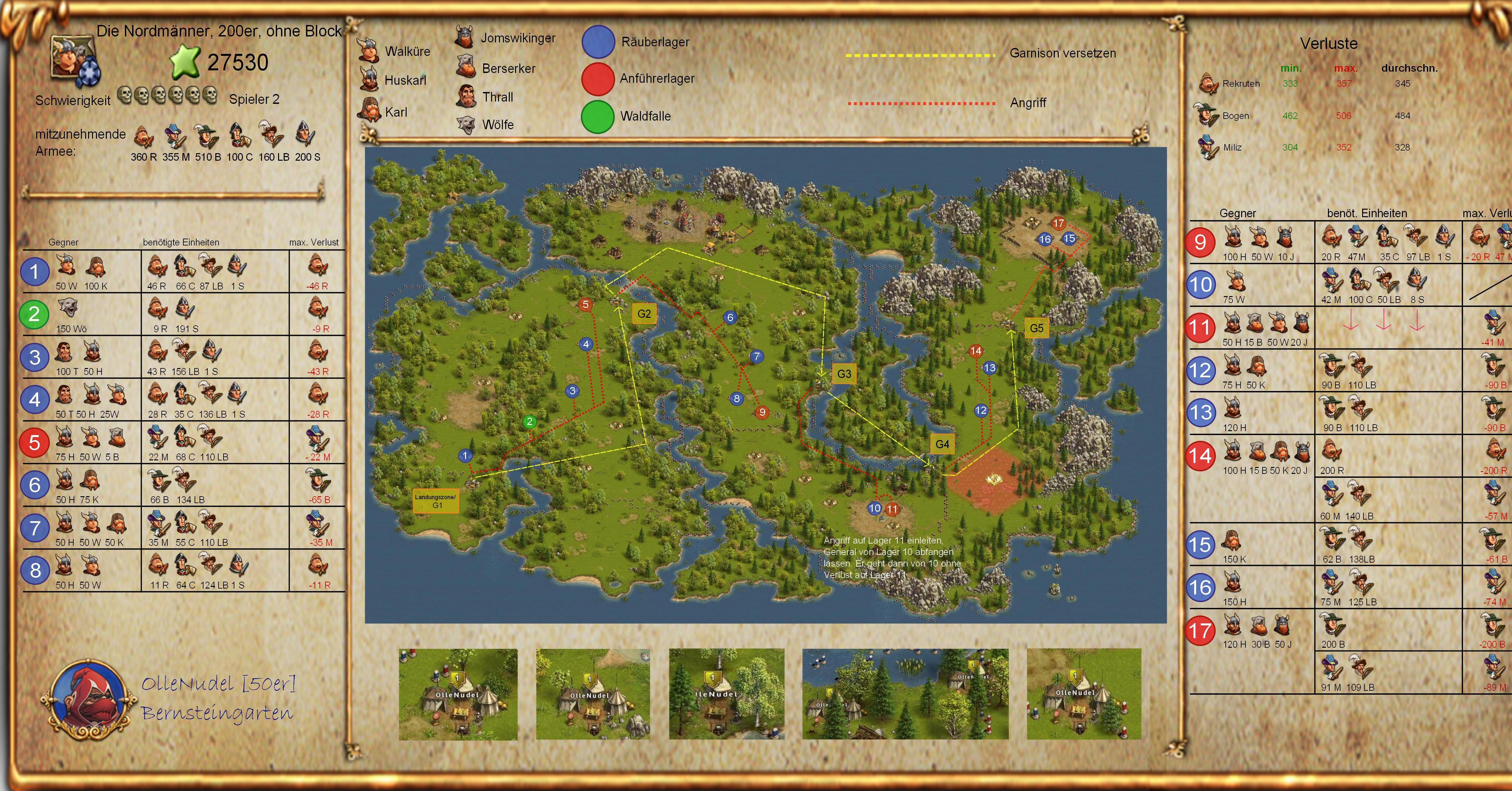Select red camp marker 14 on the island map
This screenshot has width=1512, height=791.
point(976,351)
